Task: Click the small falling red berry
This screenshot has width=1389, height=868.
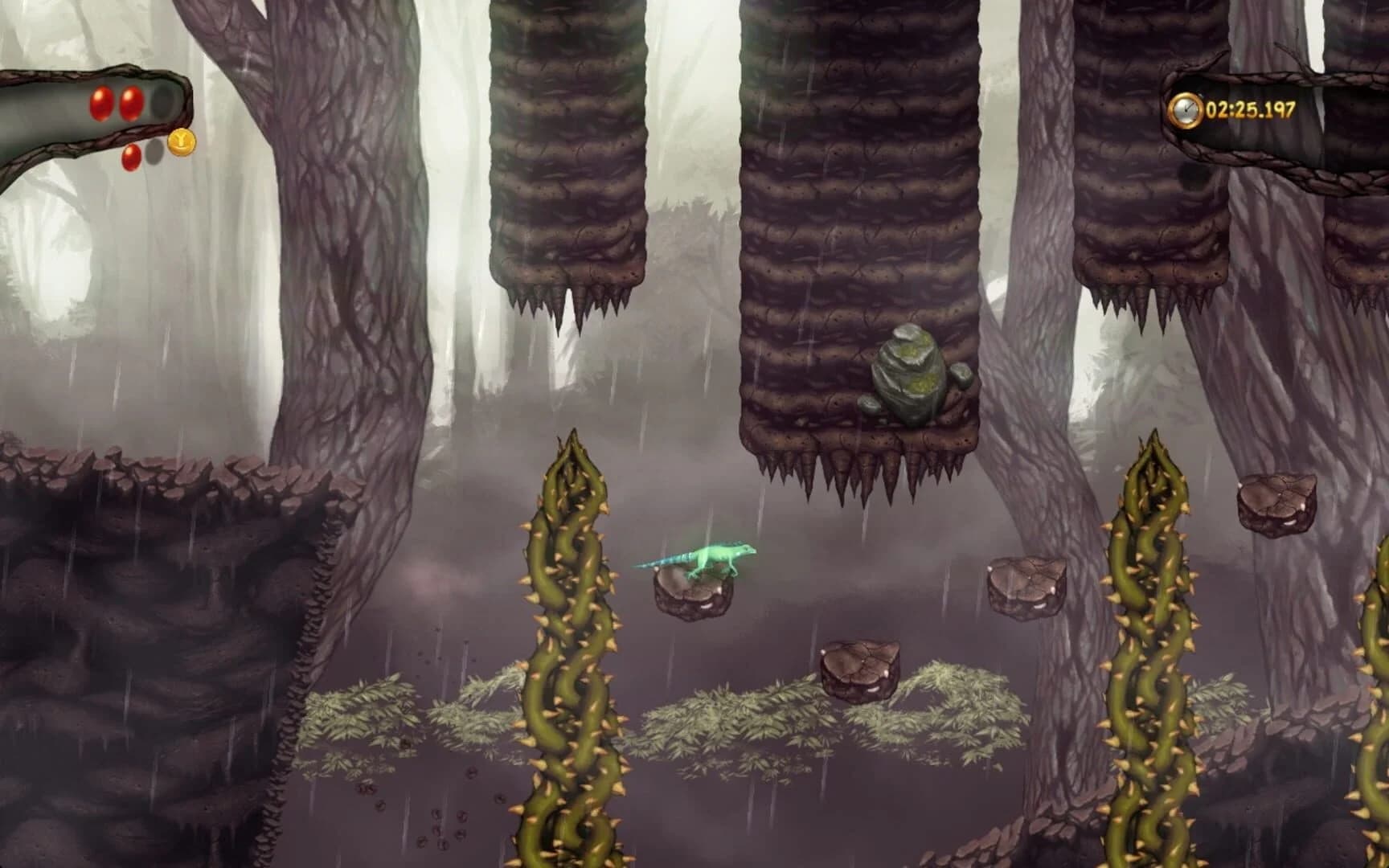Action: pos(130,158)
